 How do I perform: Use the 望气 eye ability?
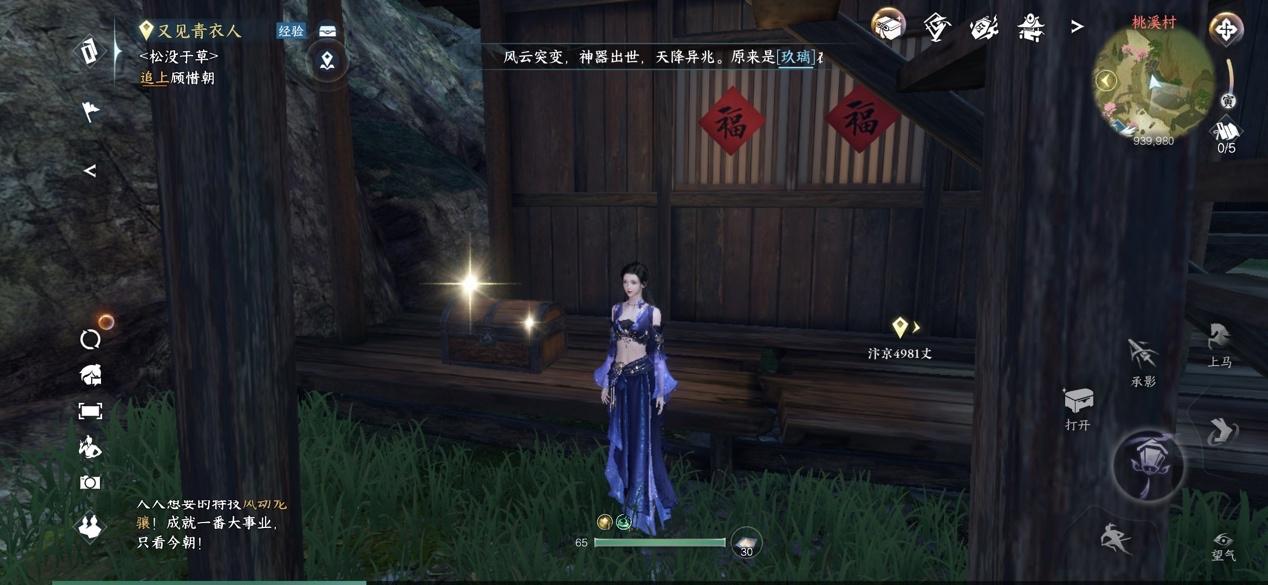[1223, 545]
